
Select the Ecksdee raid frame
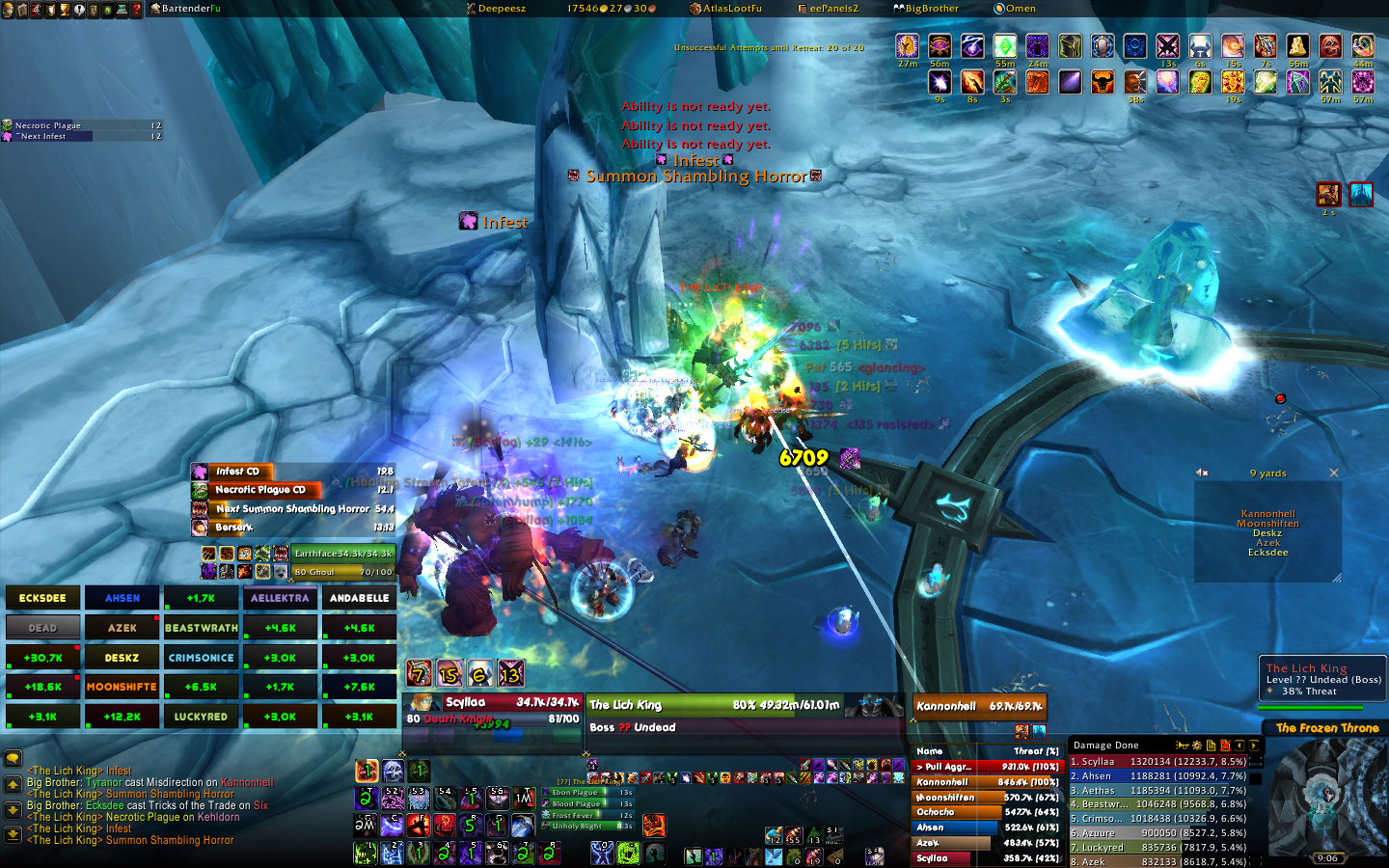tap(42, 598)
